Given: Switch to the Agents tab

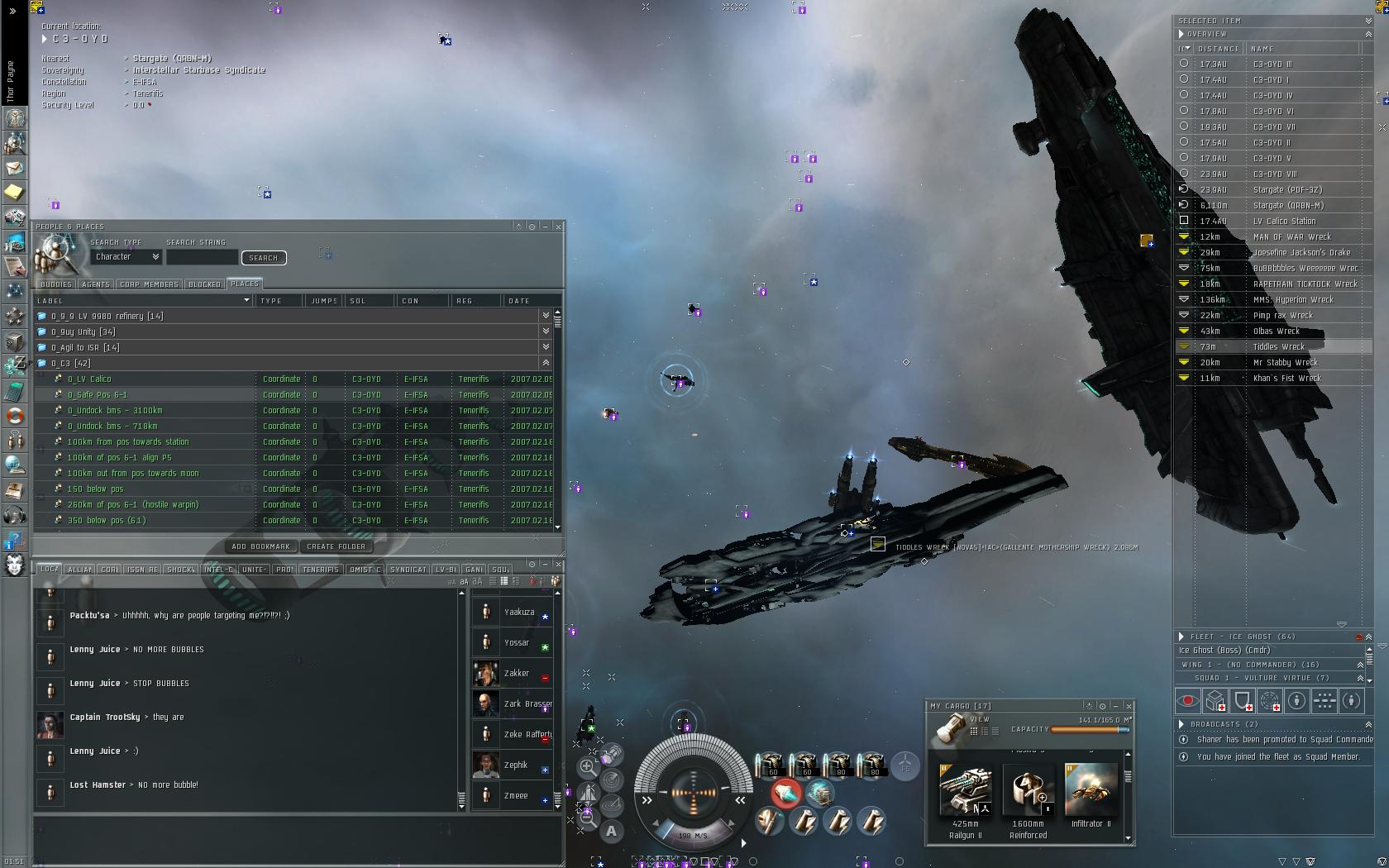Looking at the screenshot, I should coord(96,284).
